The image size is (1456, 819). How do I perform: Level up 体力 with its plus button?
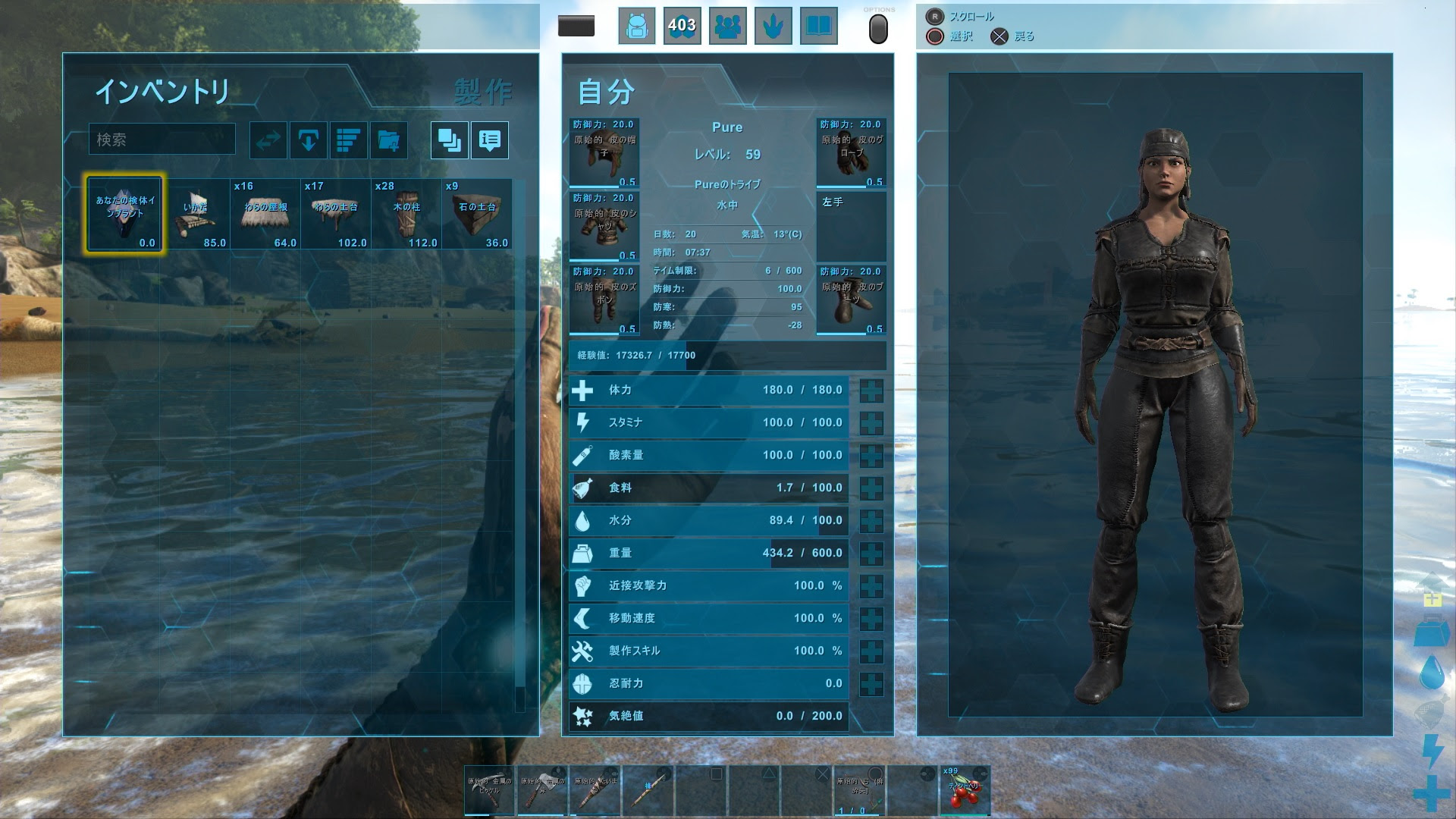(x=871, y=390)
